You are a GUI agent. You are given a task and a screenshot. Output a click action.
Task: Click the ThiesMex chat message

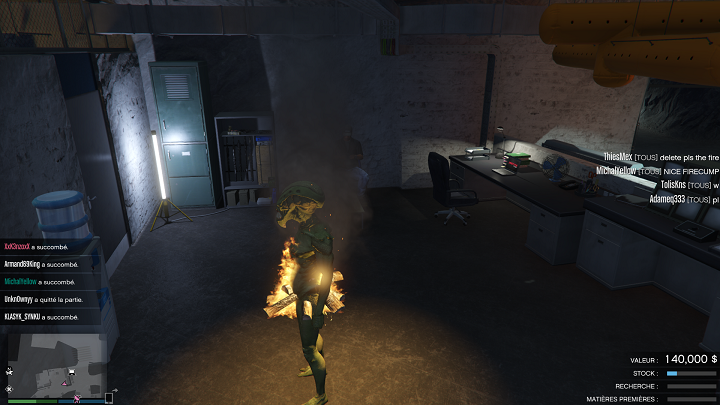660,157
